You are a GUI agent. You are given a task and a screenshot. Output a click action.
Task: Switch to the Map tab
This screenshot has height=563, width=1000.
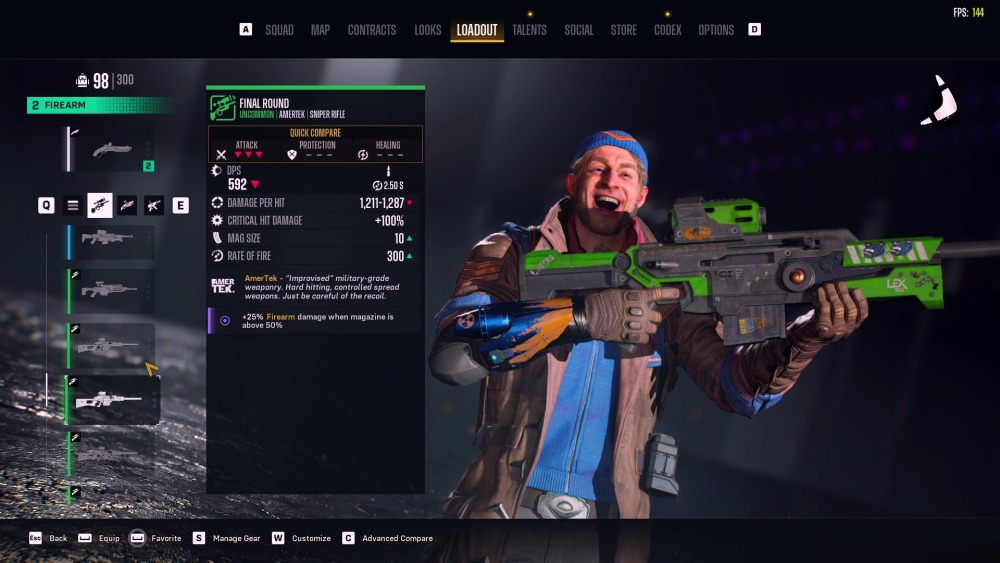[x=320, y=30]
